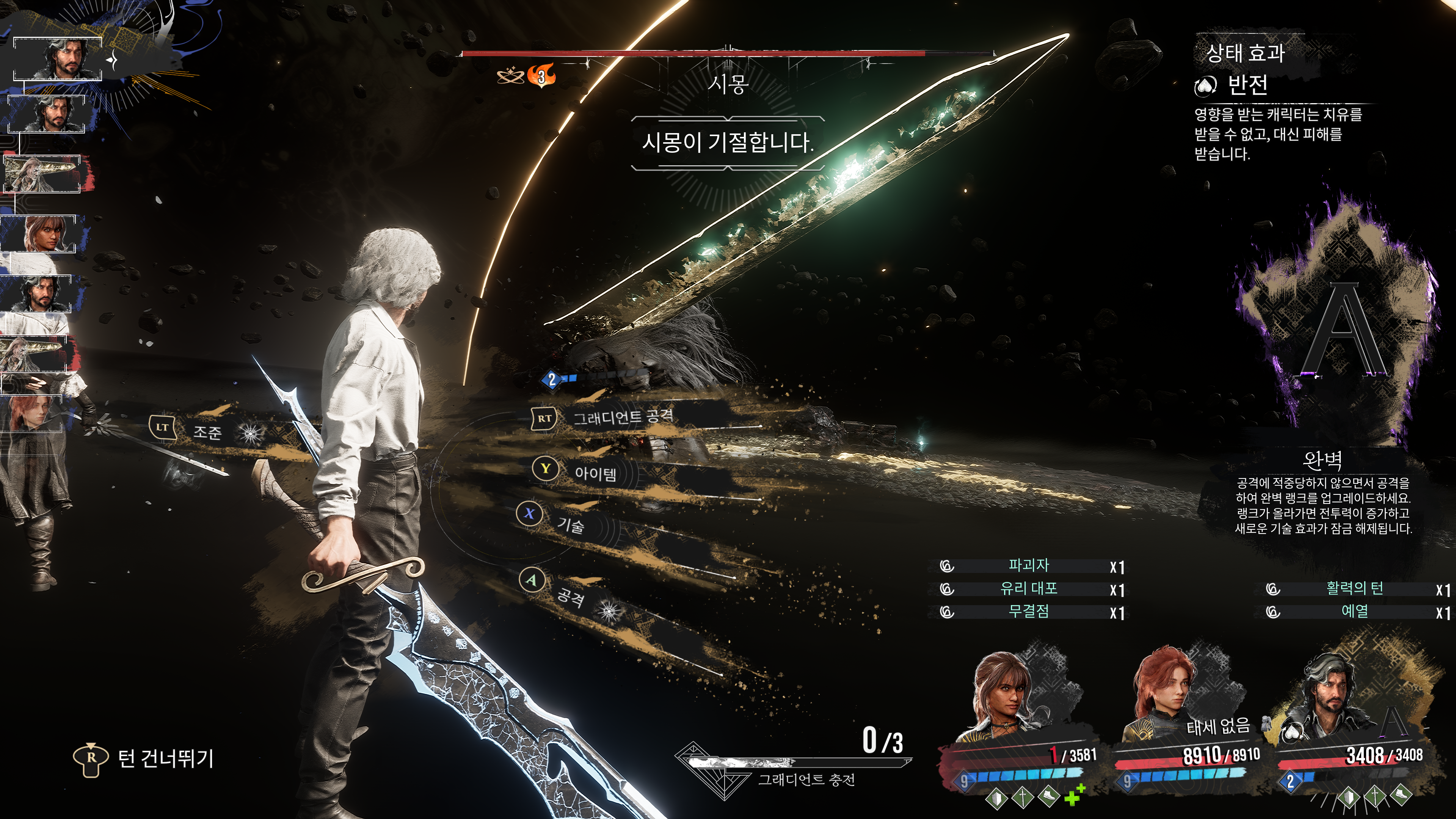Select the 유리 대포 buff row

(x=1028, y=589)
